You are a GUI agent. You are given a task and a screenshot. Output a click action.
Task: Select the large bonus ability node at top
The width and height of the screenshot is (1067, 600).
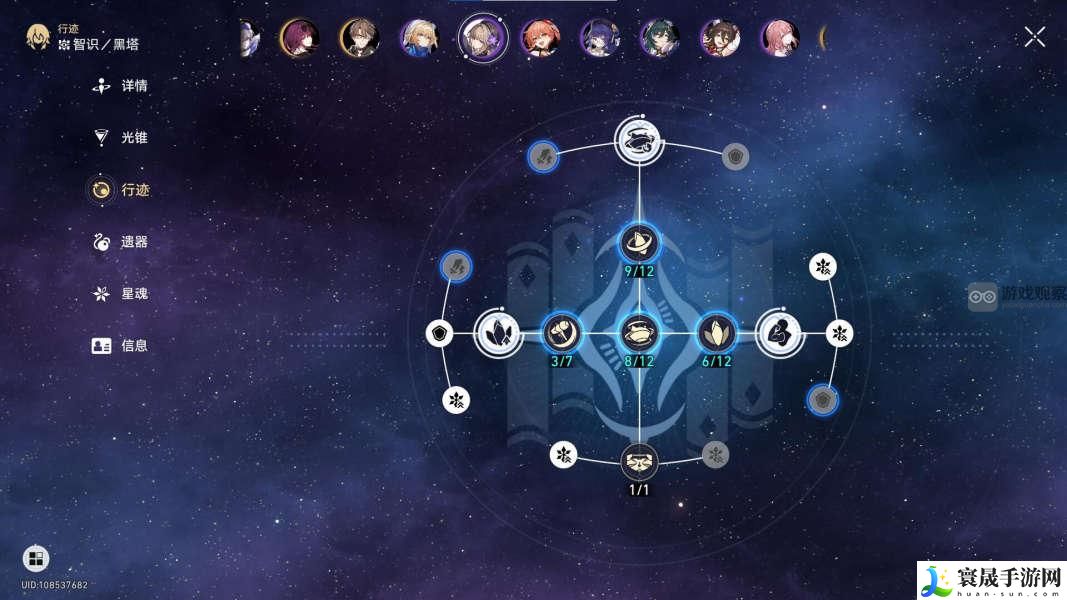638,140
